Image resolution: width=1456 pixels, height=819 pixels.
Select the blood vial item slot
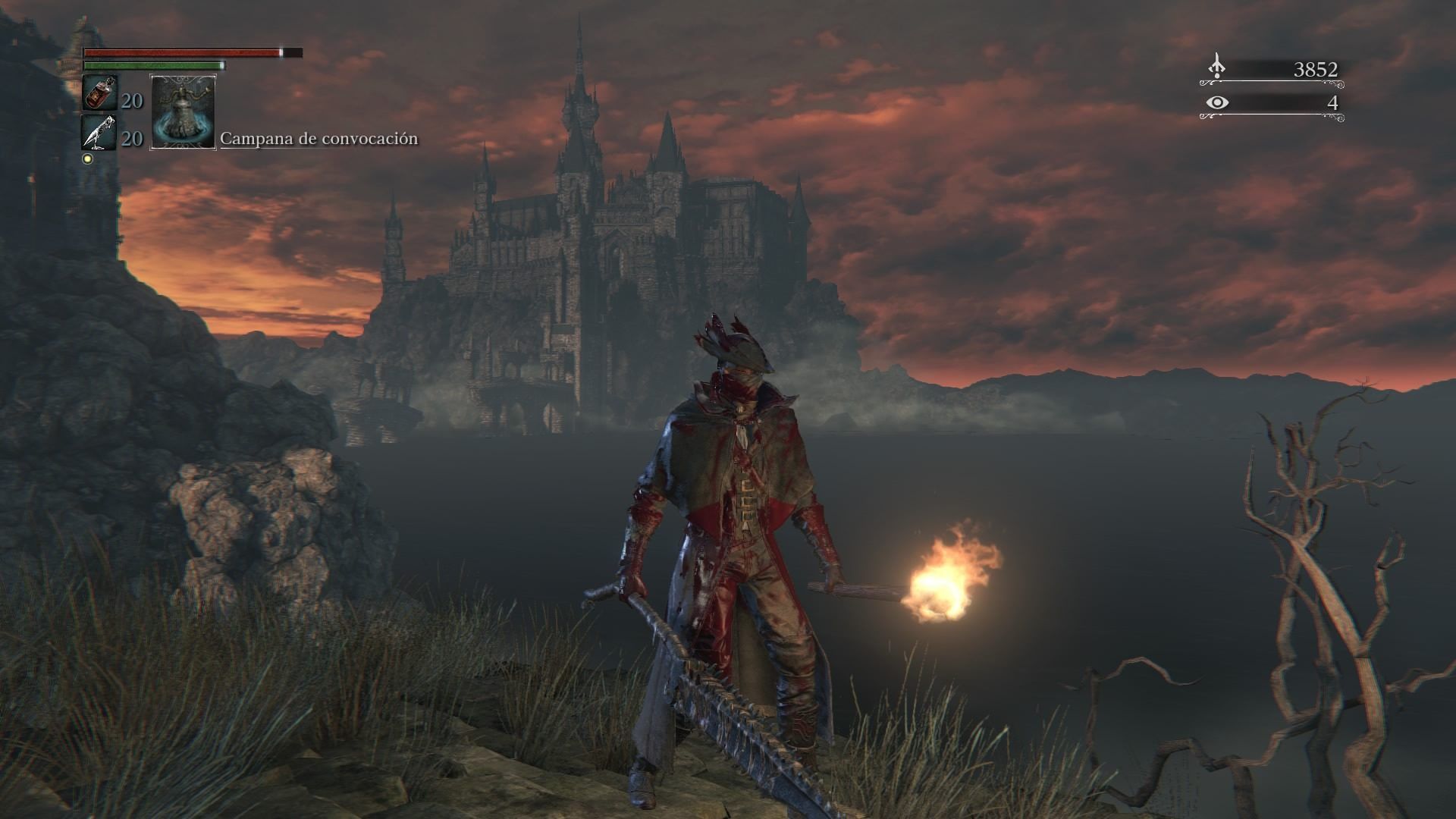99,93
